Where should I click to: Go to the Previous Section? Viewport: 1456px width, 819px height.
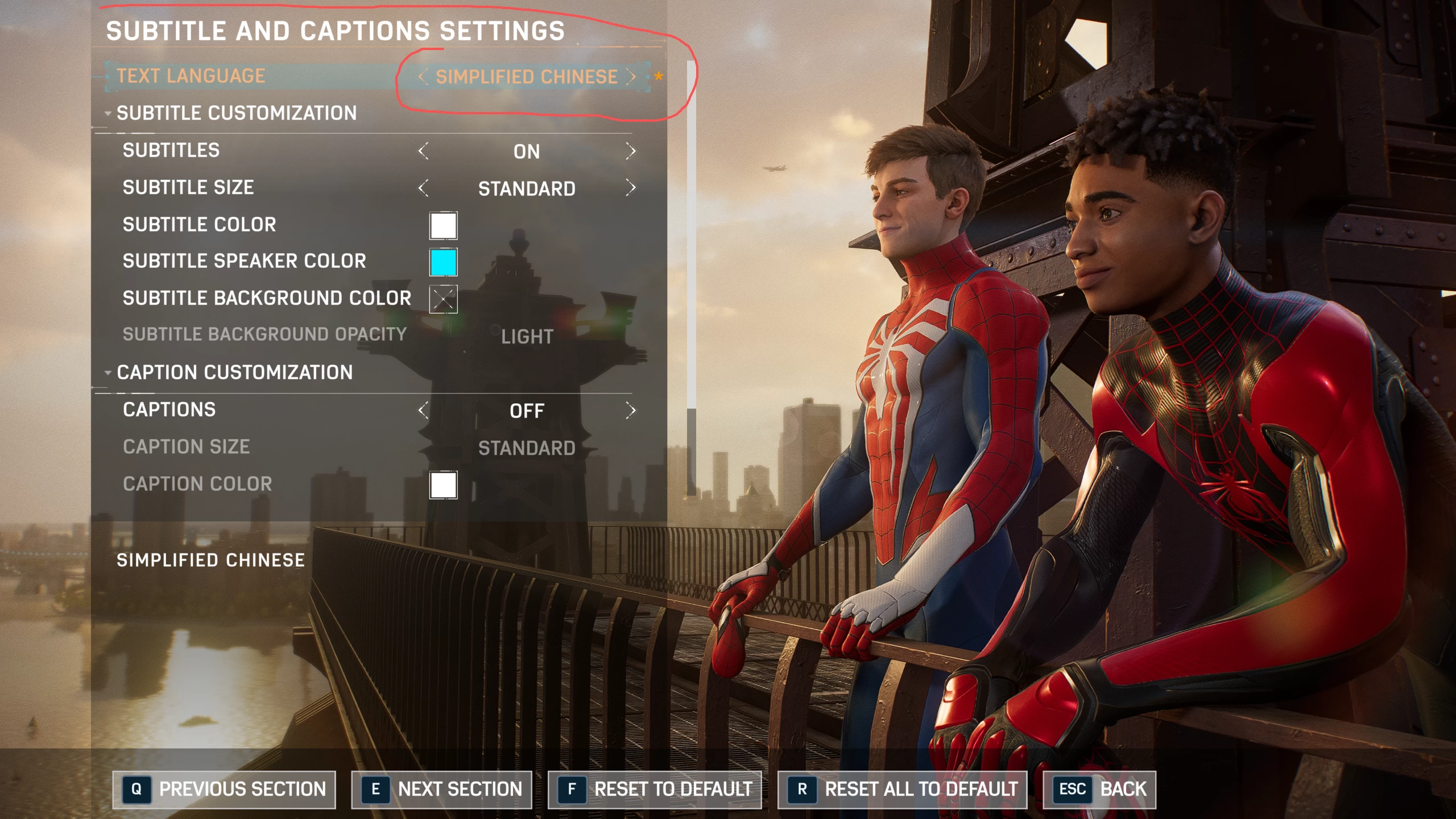click(224, 789)
